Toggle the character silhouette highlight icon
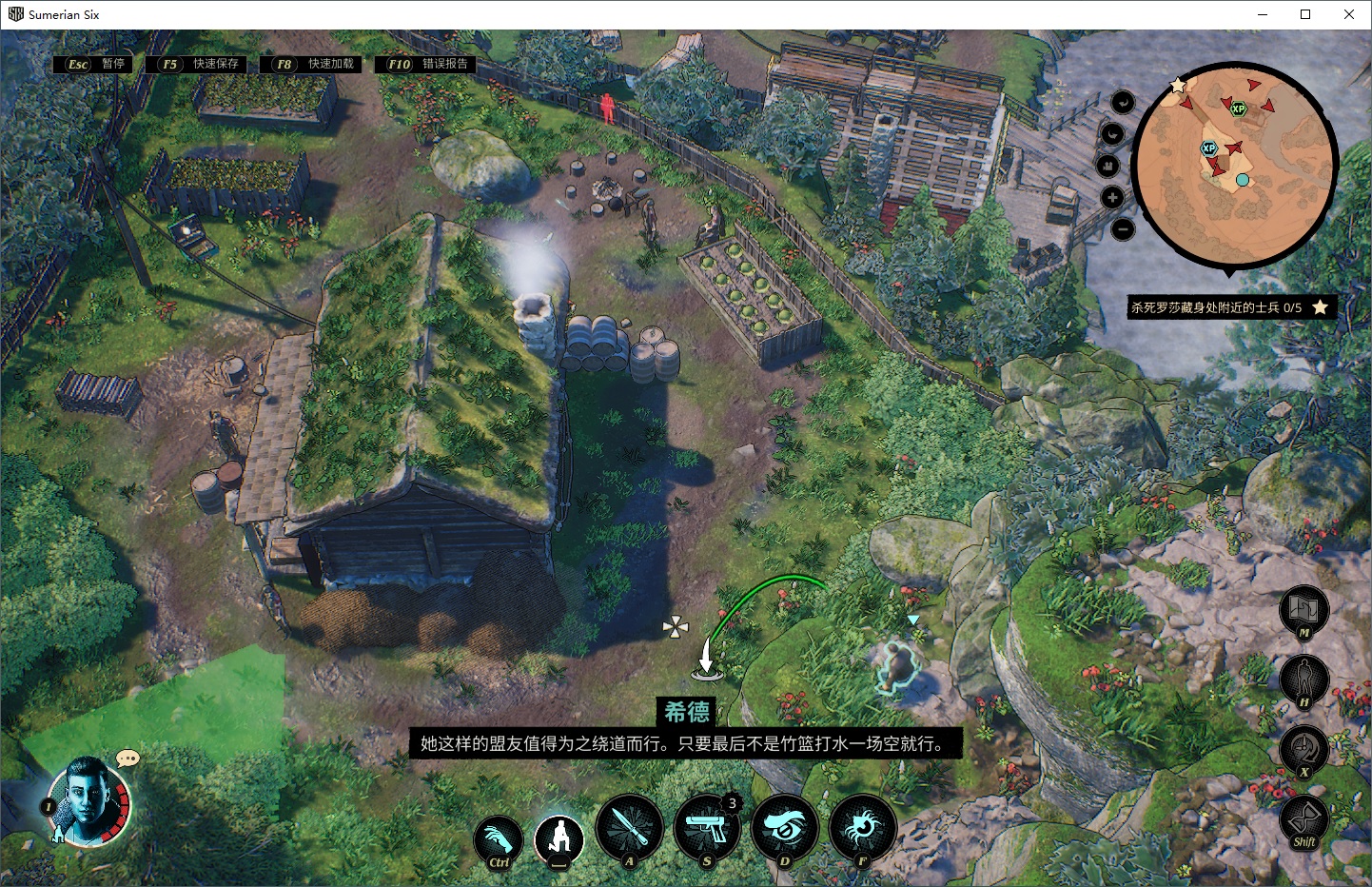 [1303, 679]
